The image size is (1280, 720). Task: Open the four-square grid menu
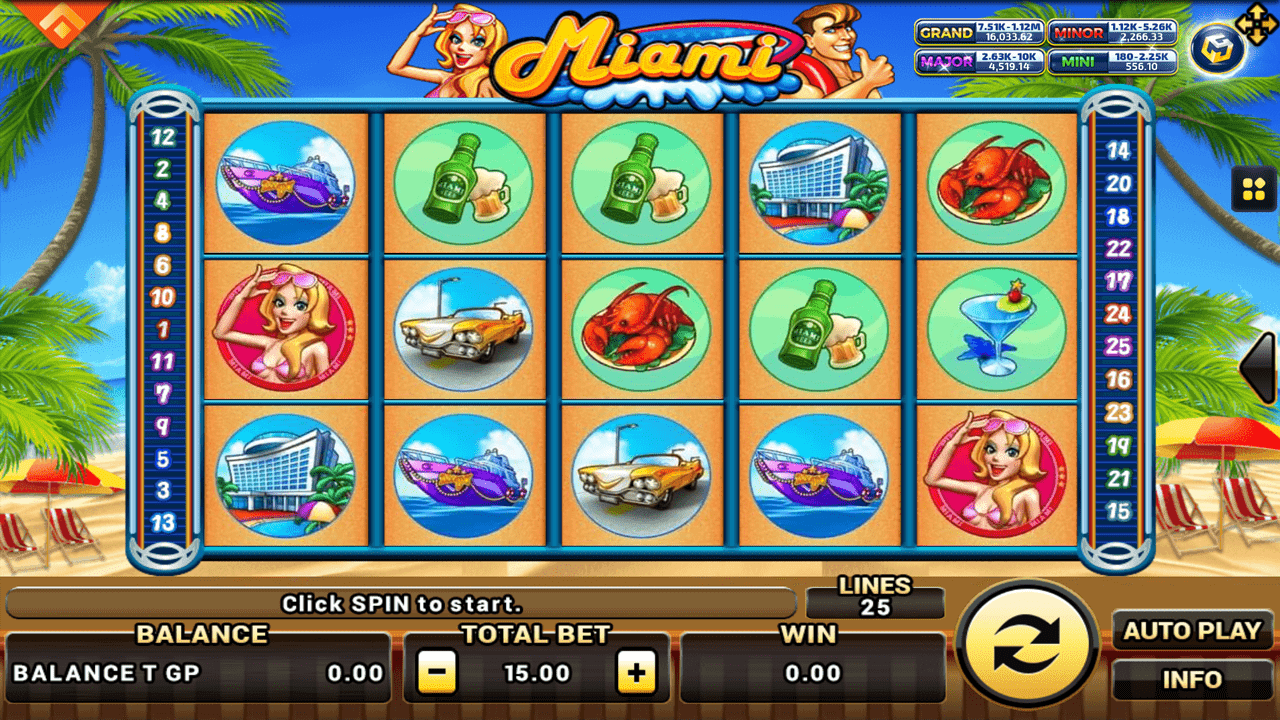coord(1252,189)
